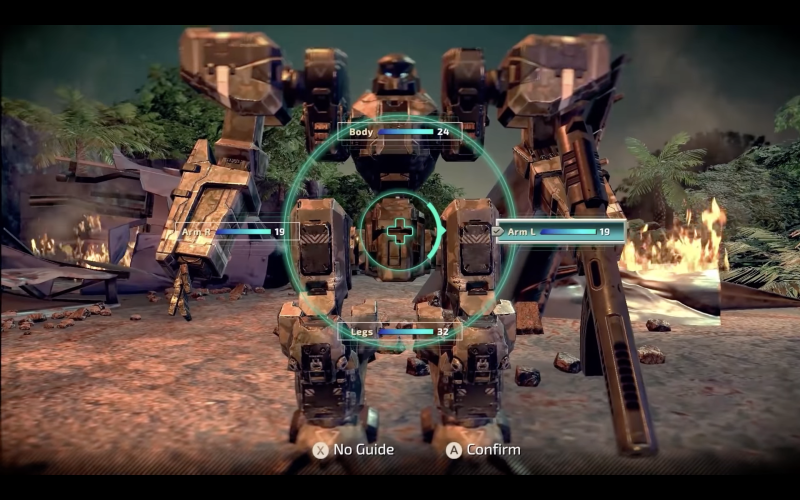This screenshot has height=500, width=800.
Task: Choose the No Guide option
Action: click(353, 450)
